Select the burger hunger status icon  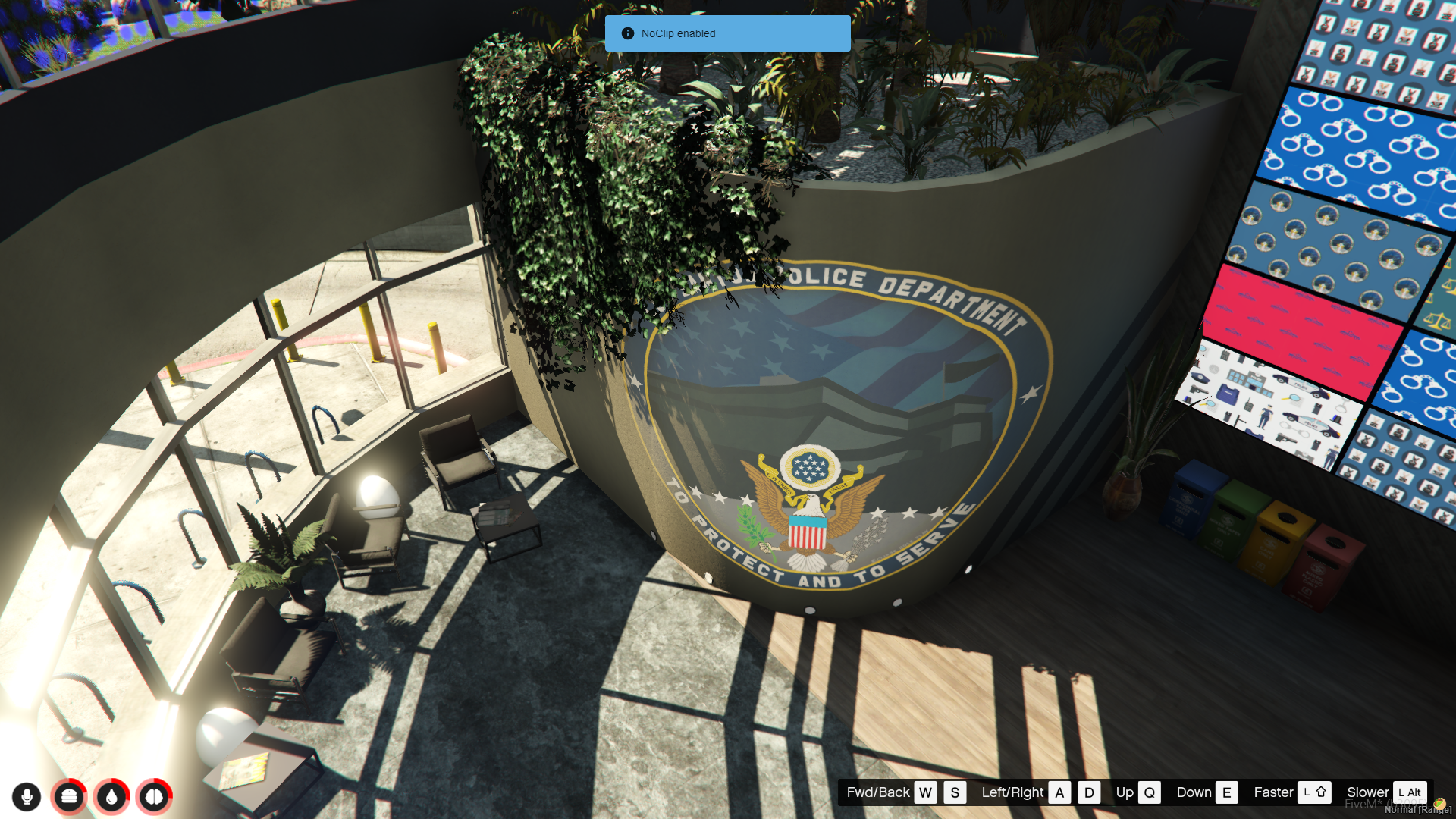[69, 796]
